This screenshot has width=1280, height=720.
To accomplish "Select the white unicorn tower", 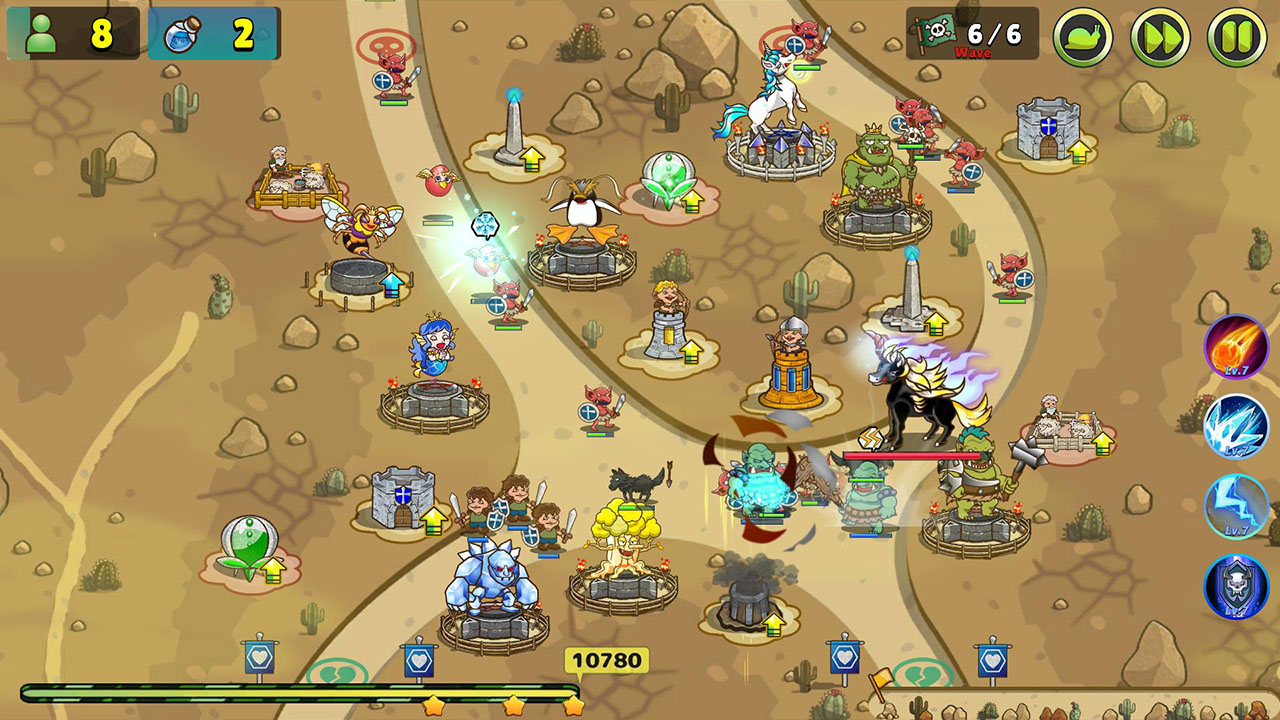I will (775, 105).
